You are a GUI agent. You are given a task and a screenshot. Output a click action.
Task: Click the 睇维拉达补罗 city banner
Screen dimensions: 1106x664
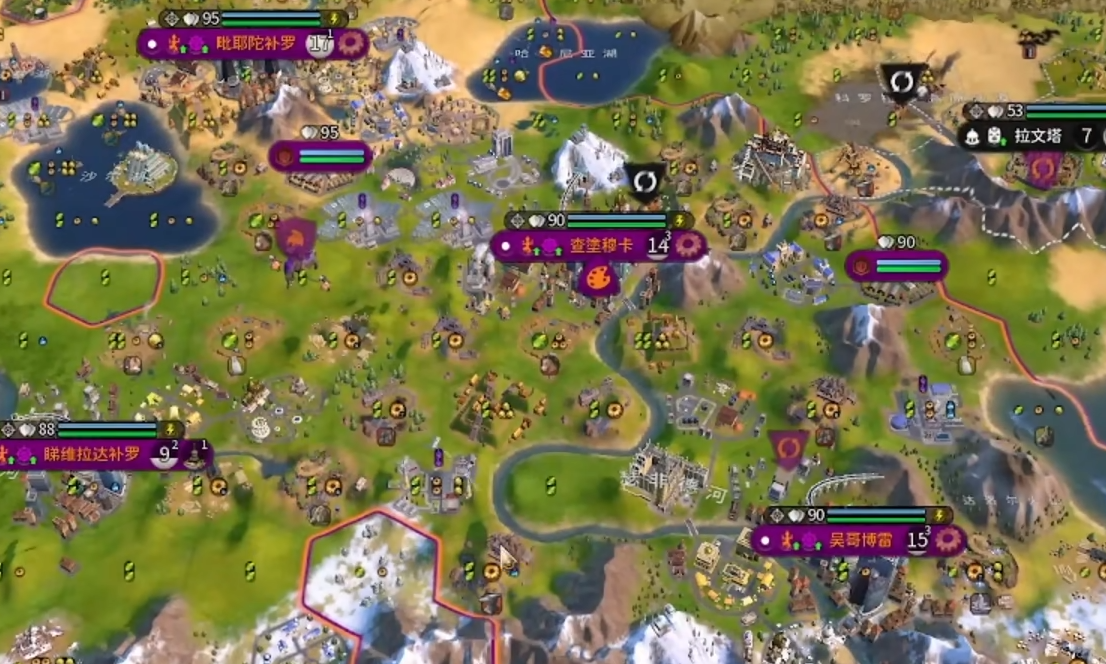point(92,455)
